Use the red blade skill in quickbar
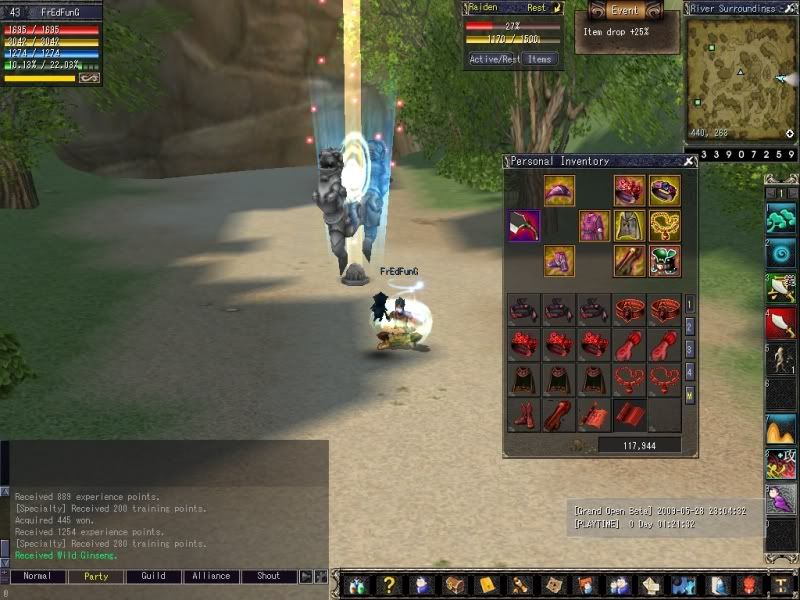This screenshot has height=600, width=800. tap(781, 322)
